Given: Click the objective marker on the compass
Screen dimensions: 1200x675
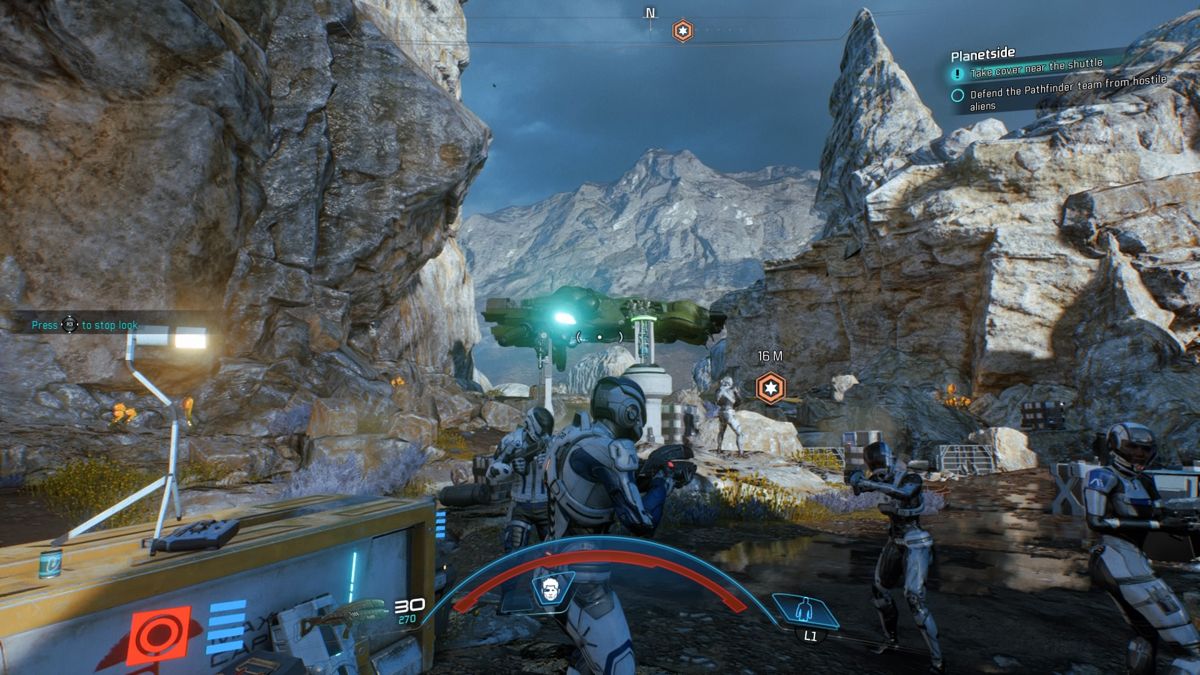Looking at the screenshot, I should tap(682, 30).
